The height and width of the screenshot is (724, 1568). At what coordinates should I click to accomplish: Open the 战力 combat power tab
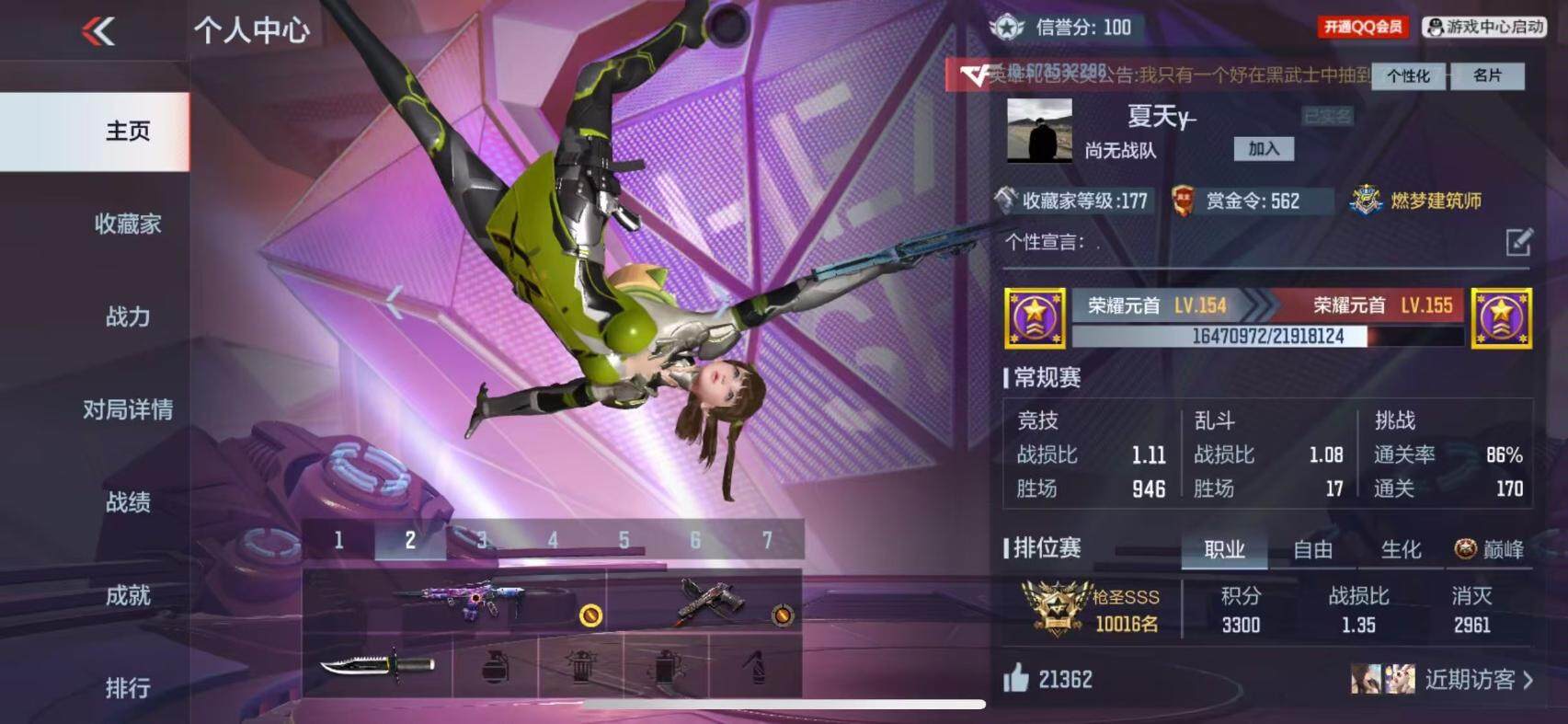tap(127, 317)
